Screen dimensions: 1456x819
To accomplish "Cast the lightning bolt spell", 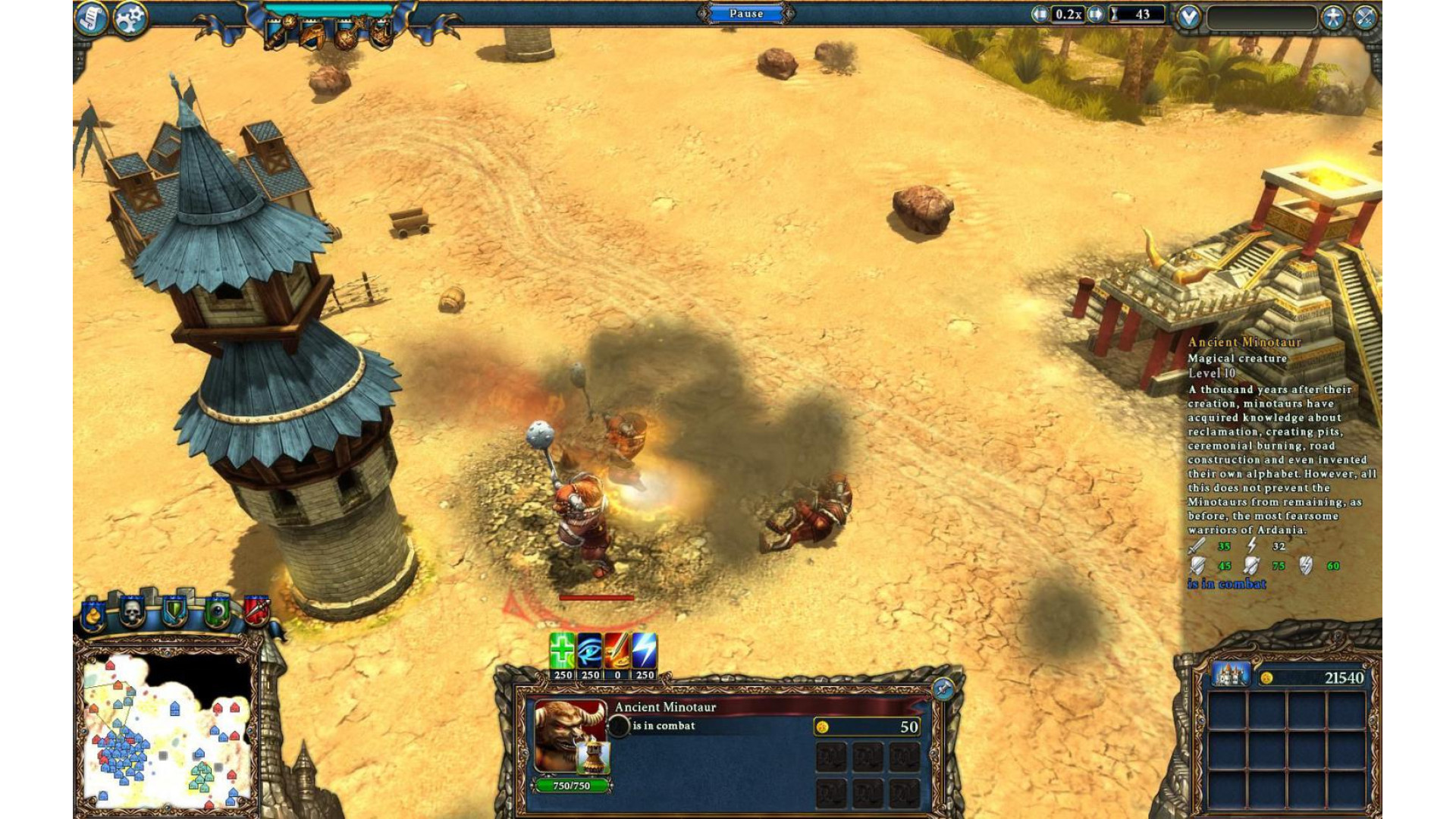I will [x=645, y=650].
